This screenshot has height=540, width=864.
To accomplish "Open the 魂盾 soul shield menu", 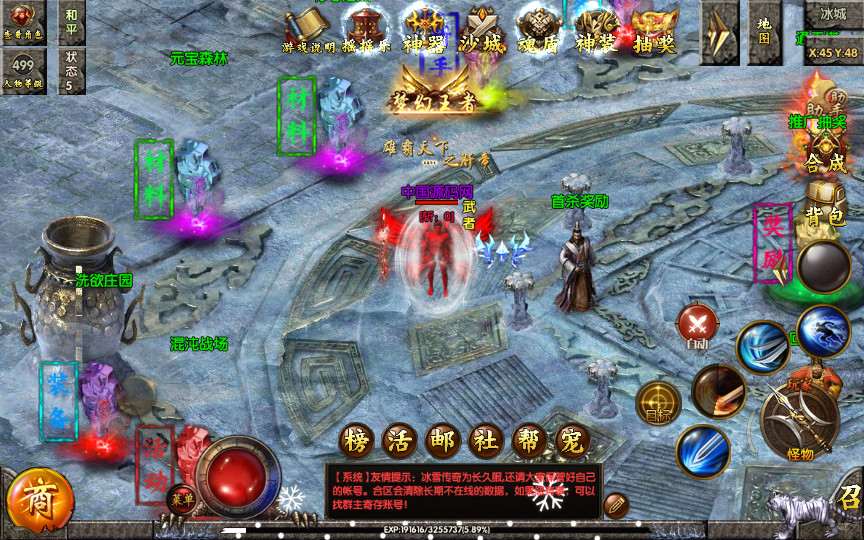I will pyautogui.click(x=541, y=28).
